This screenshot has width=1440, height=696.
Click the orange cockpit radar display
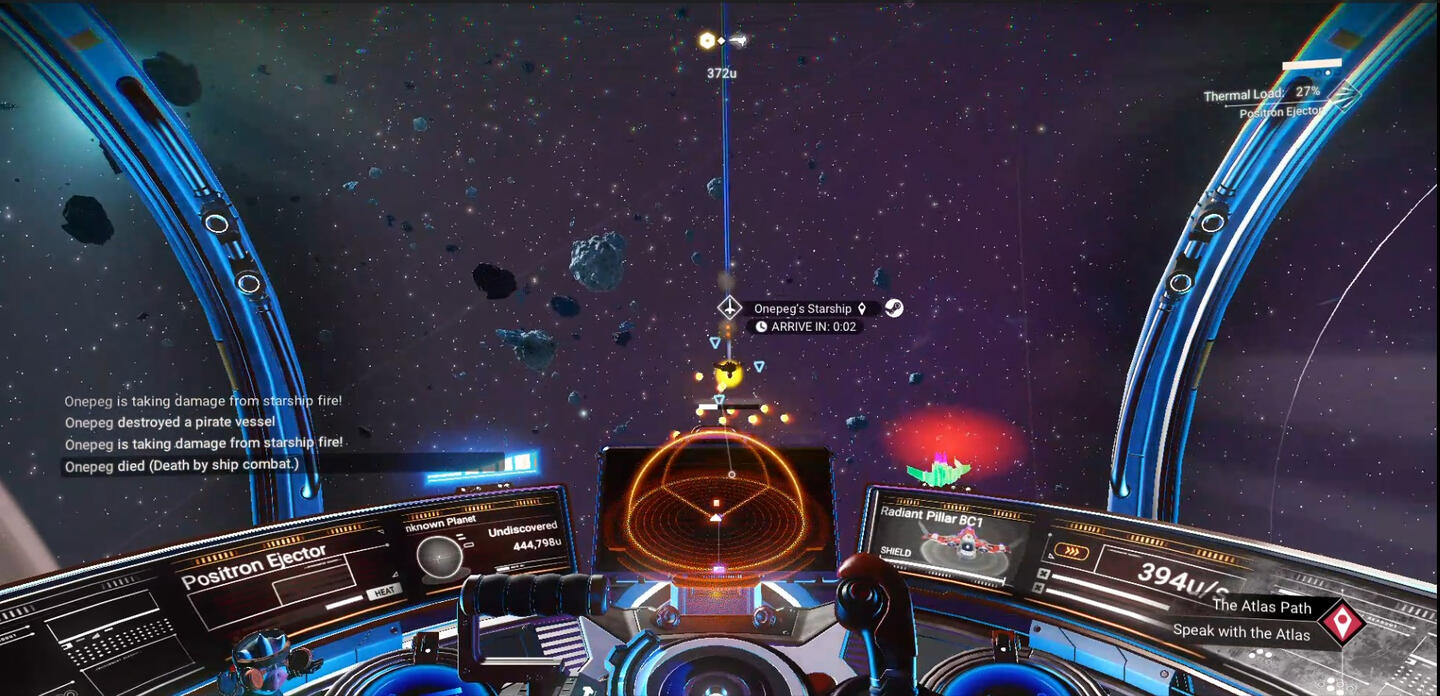718,506
